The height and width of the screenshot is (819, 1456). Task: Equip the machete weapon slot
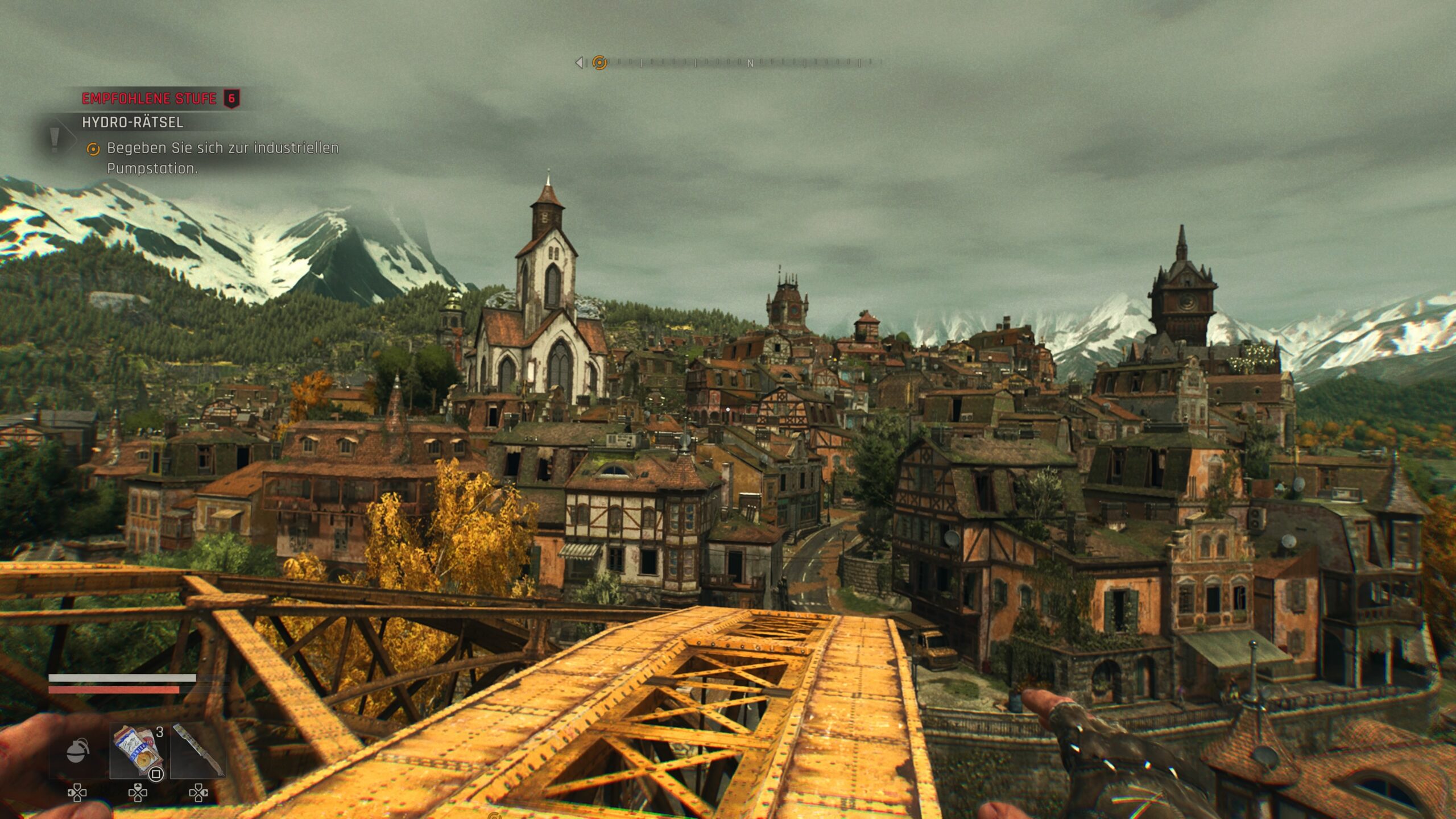point(198,751)
